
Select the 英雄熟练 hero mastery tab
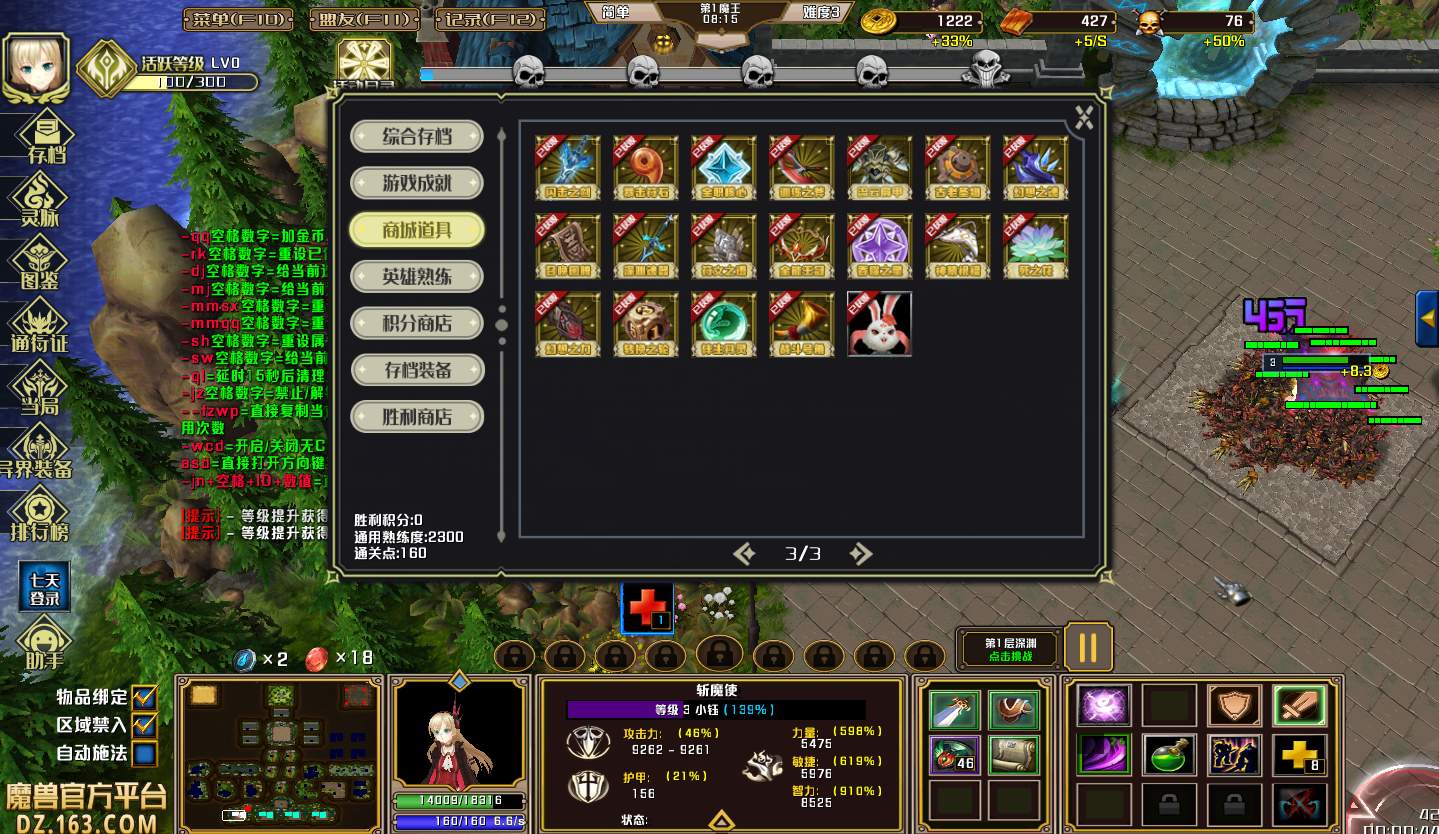[x=417, y=277]
